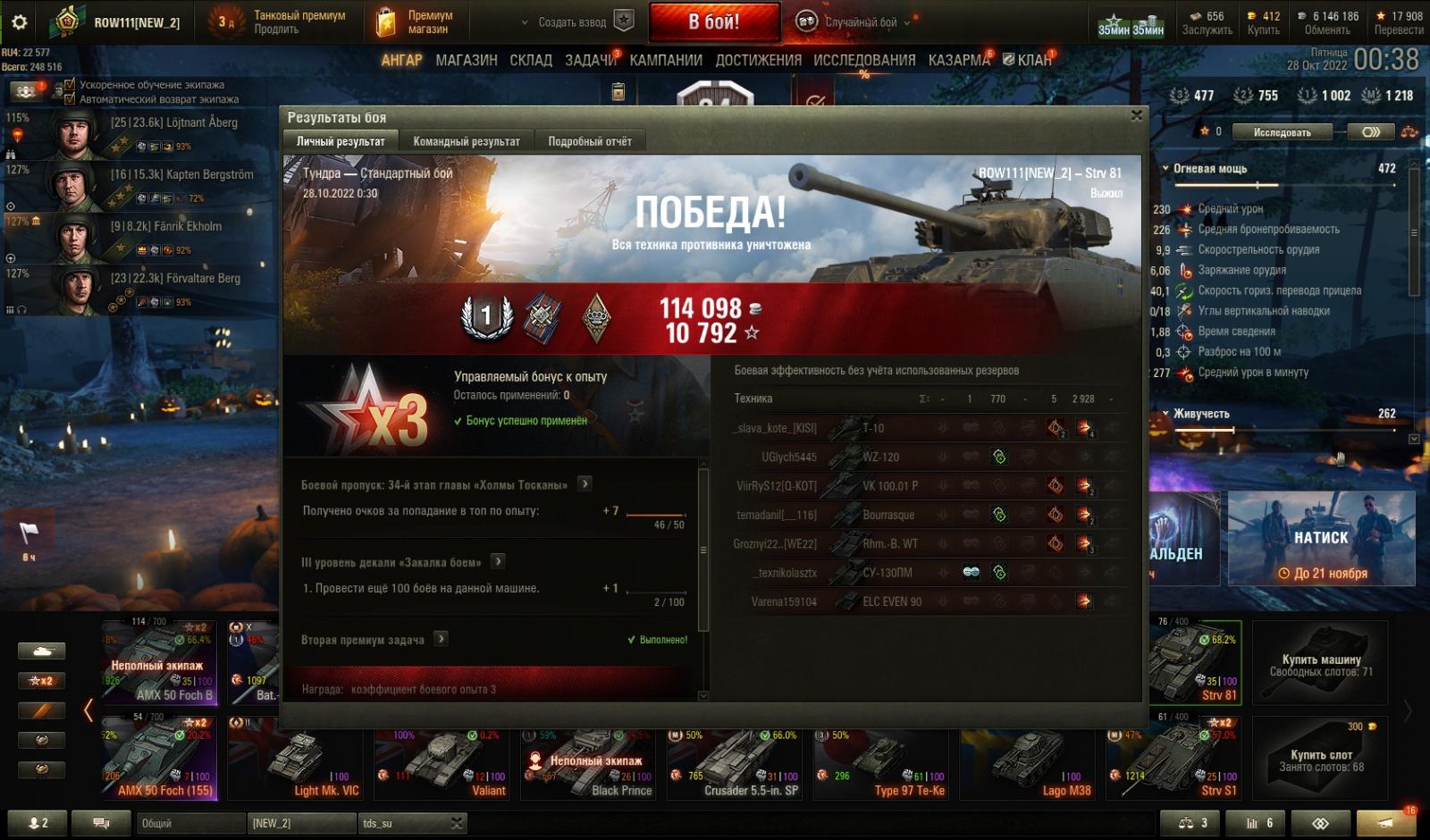Open the КАЗАРМА menu

959,60
